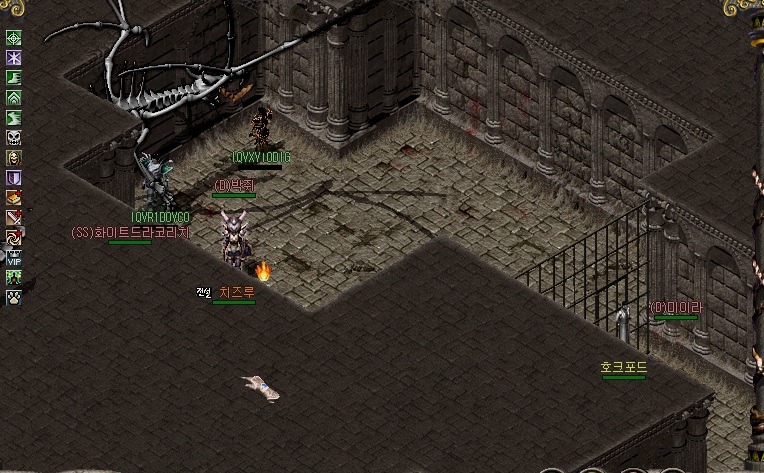This screenshot has height=473, width=764.
Task: Select the green stacked chevrons buff icon
Action: coord(14,98)
